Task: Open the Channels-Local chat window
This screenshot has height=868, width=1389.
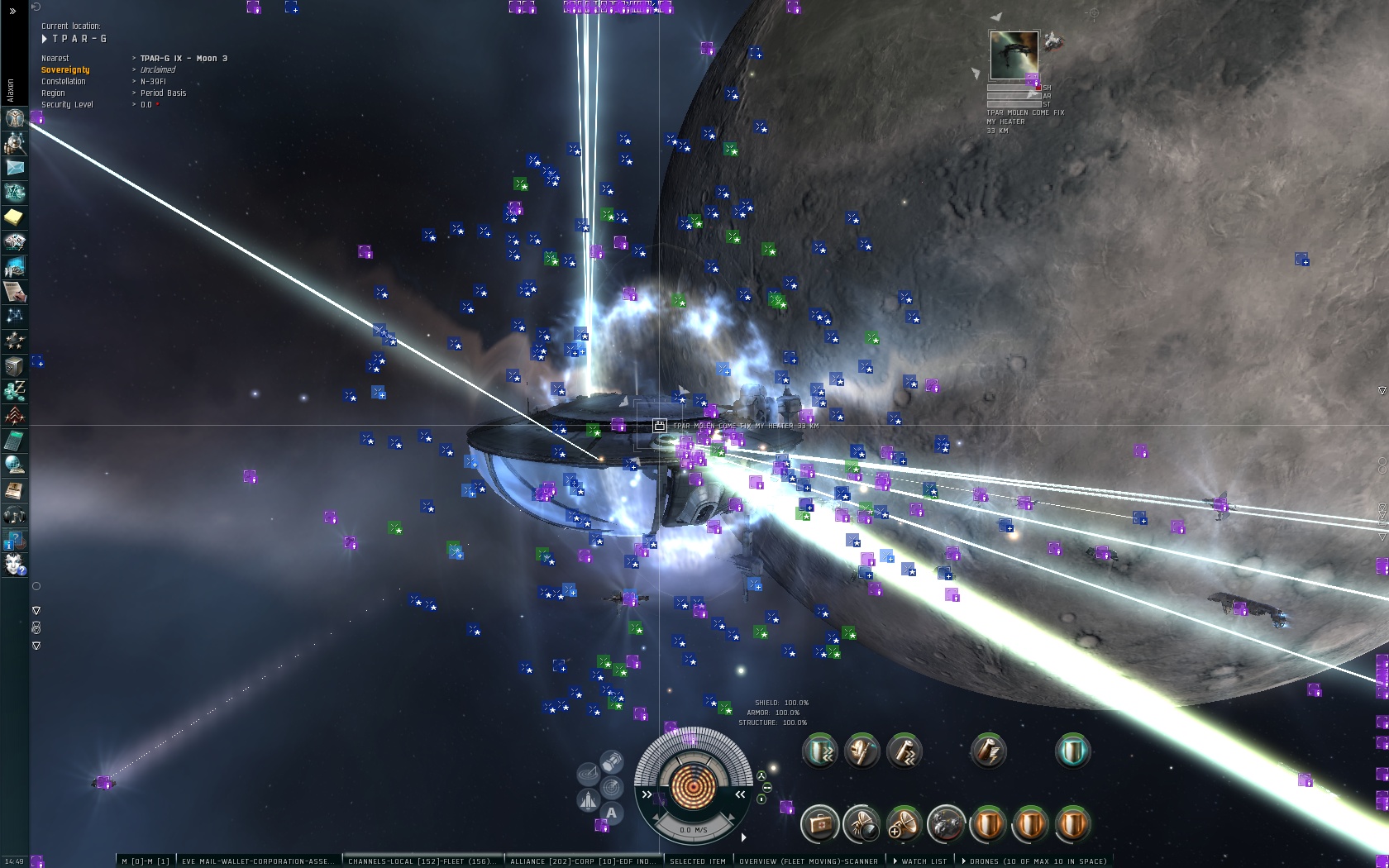Action: pos(422,861)
